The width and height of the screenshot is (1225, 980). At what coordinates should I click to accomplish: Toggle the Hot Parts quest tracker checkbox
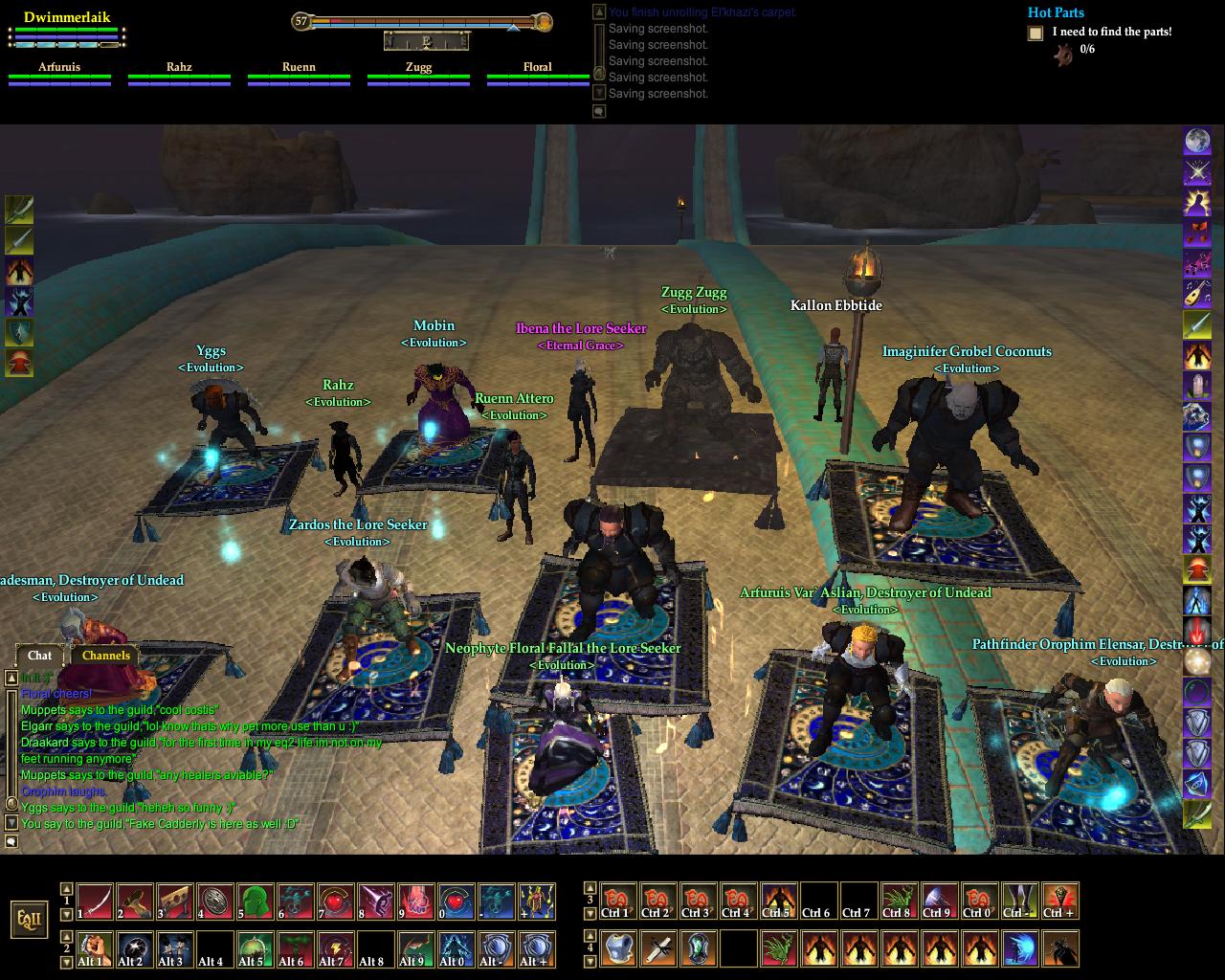[x=1036, y=33]
